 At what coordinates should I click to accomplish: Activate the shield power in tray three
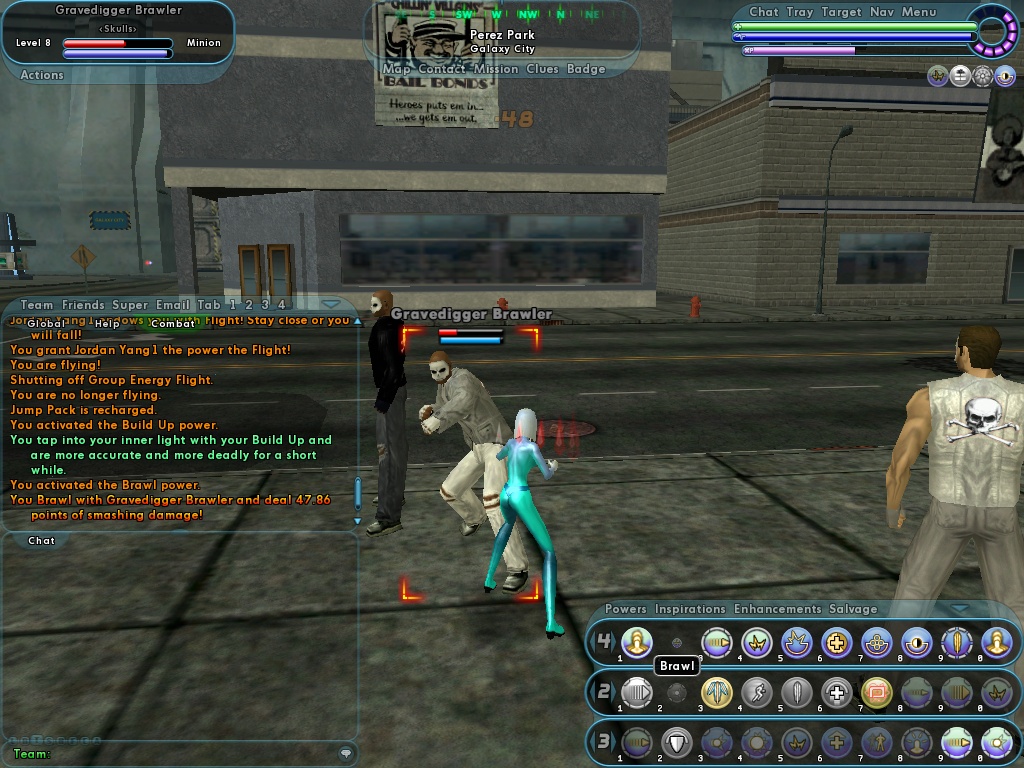[x=677, y=742]
